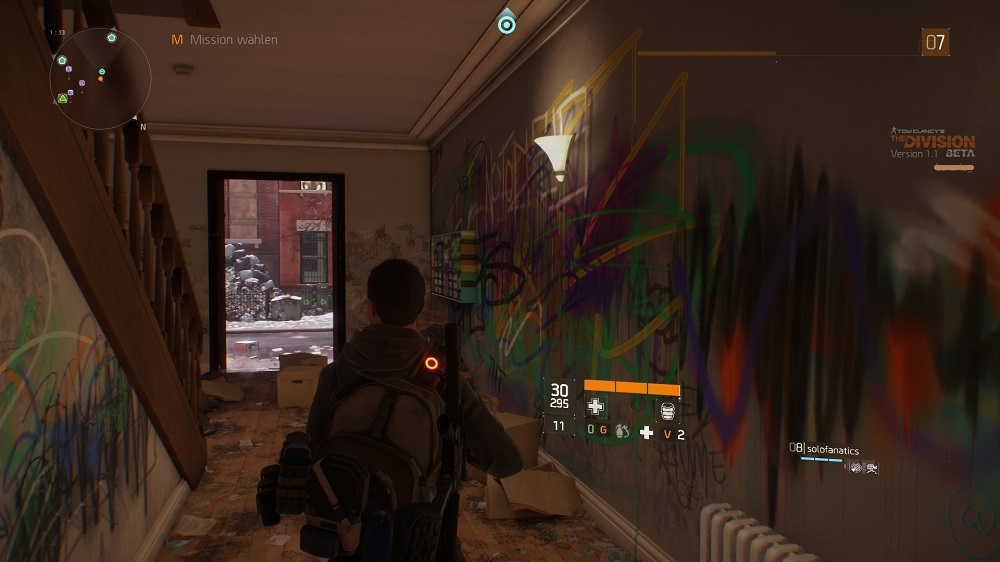Select the green triangle marker on minimap
The height and width of the screenshot is (562, 1000).
63,98
